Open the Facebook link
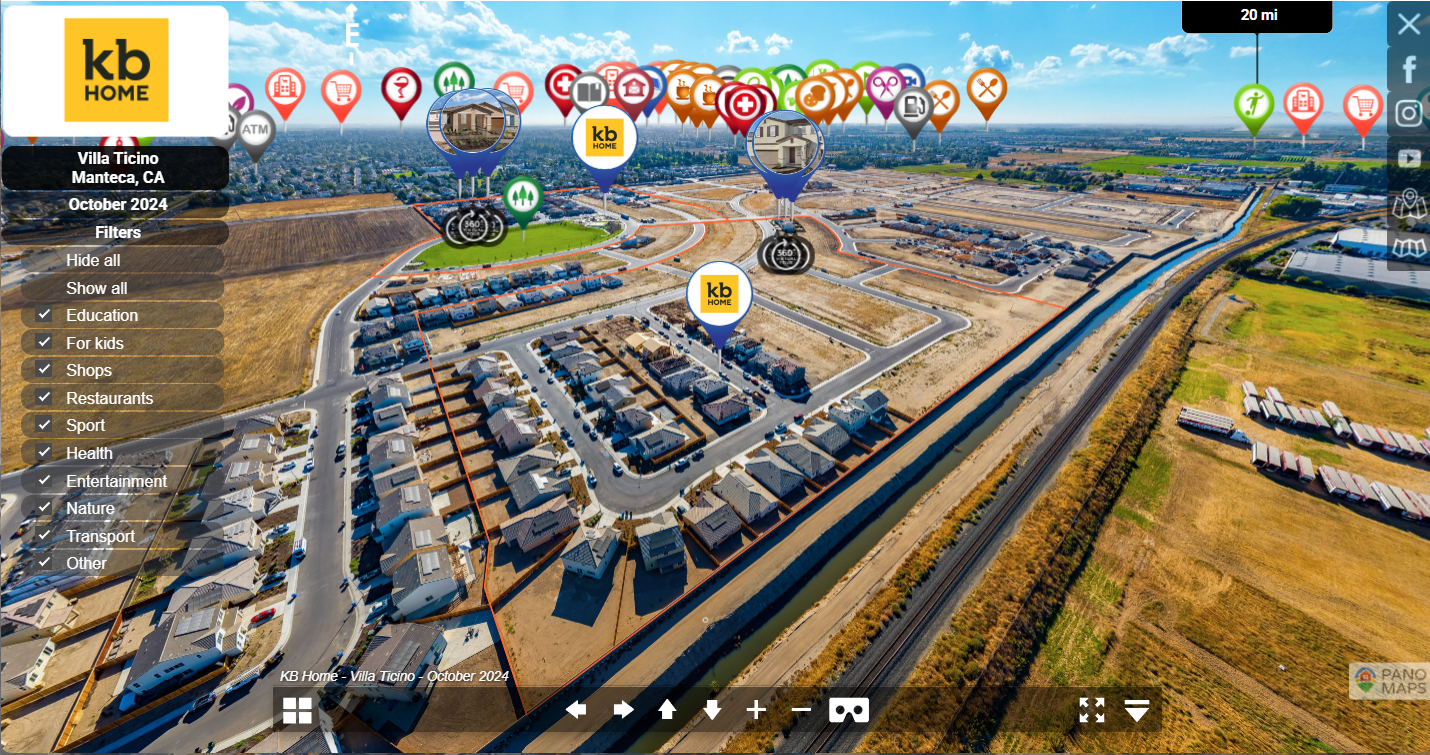The height and width of the screenshot is (755, 1430). (x=1408, y=69)
